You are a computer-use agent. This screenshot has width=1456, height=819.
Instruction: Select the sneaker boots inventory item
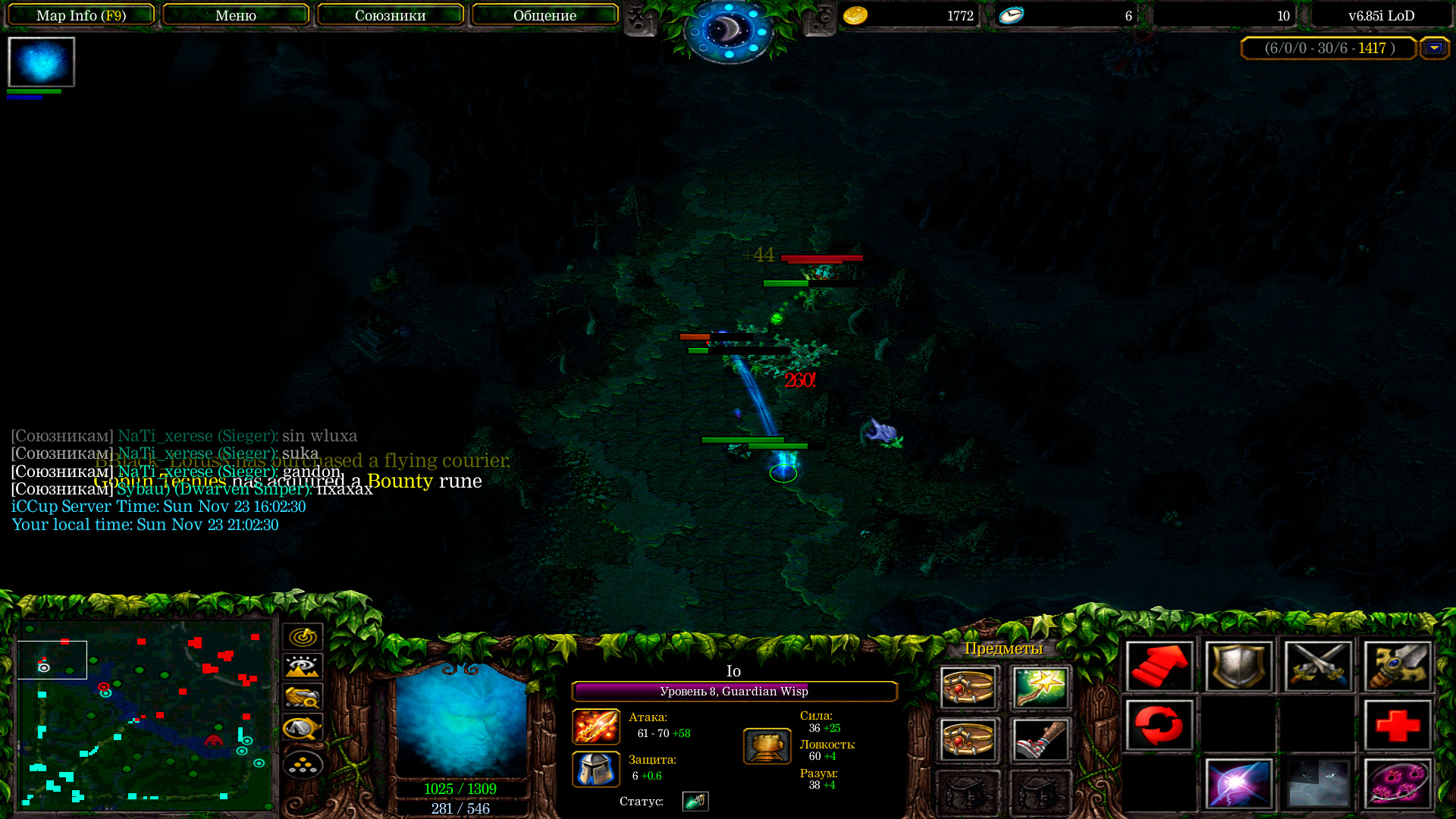pos(1040,739)
